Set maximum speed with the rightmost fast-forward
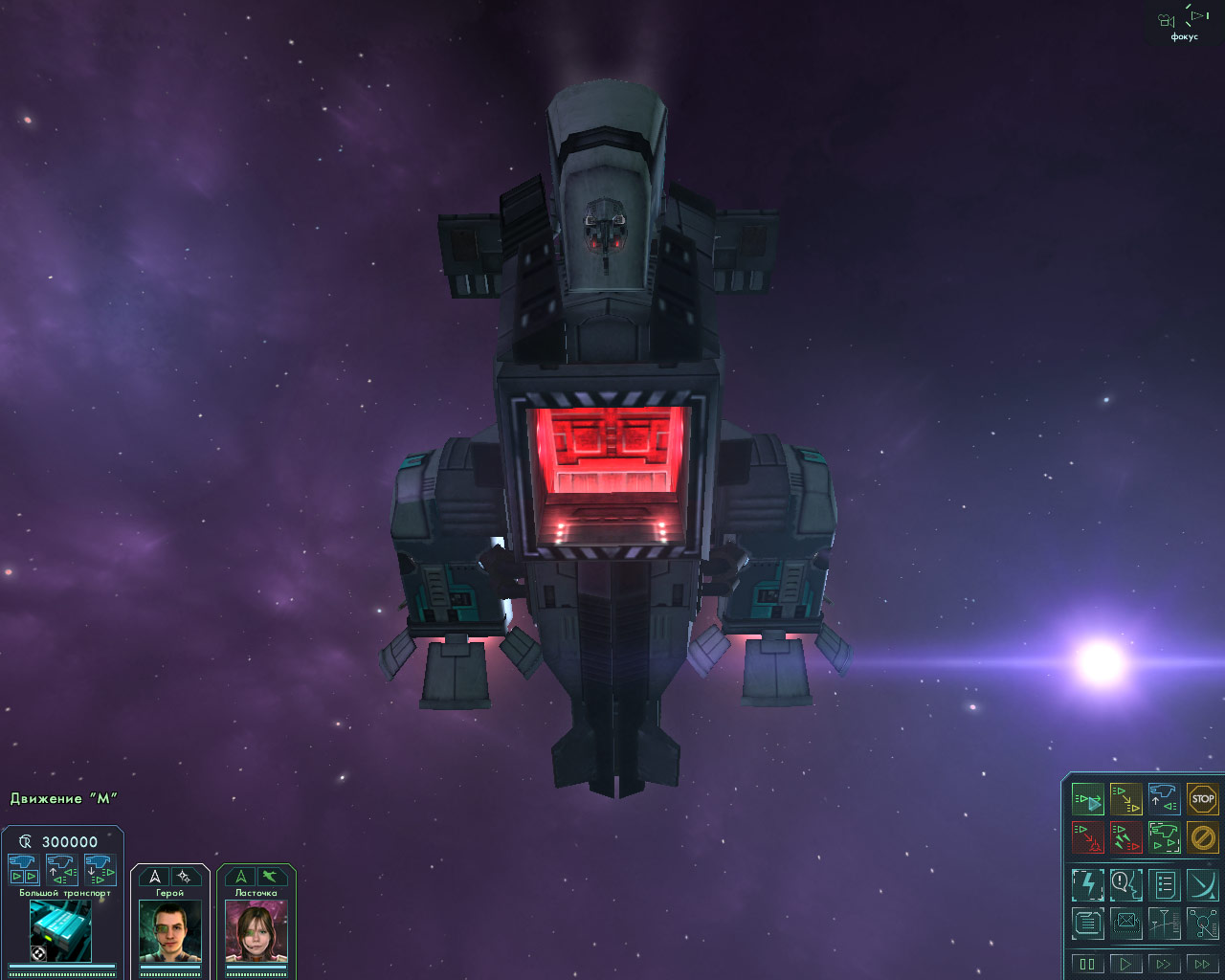Screen dimensions: 1225x980 tap(1201, 964)
